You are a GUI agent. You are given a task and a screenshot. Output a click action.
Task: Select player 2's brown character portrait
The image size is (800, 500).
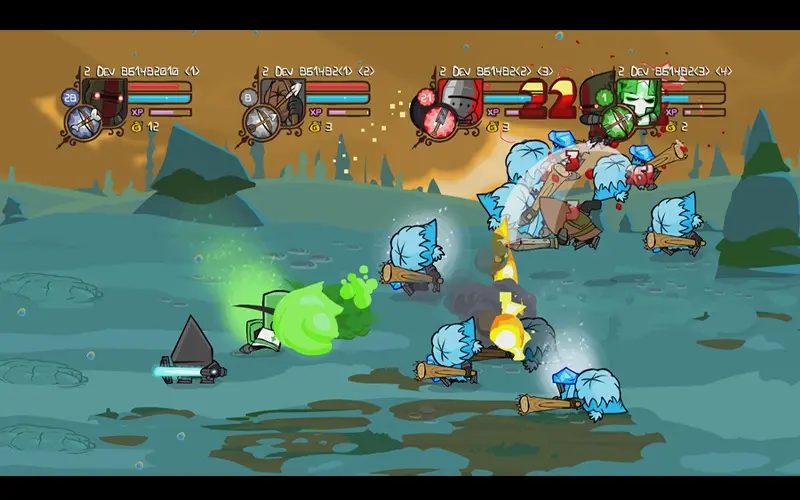282,98
